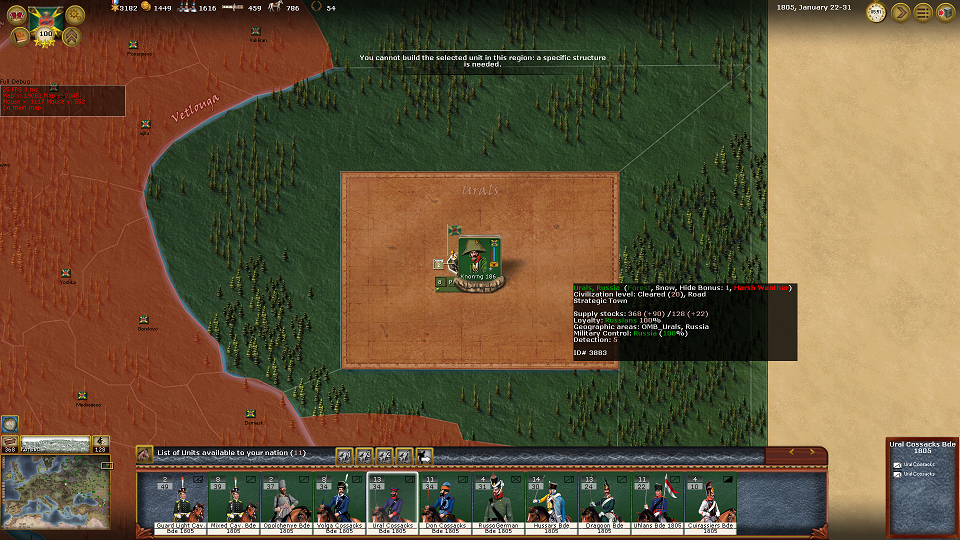960x540 pixels.
Task: Select the Volga Cossacks Bde card
Action: (340, 502)
